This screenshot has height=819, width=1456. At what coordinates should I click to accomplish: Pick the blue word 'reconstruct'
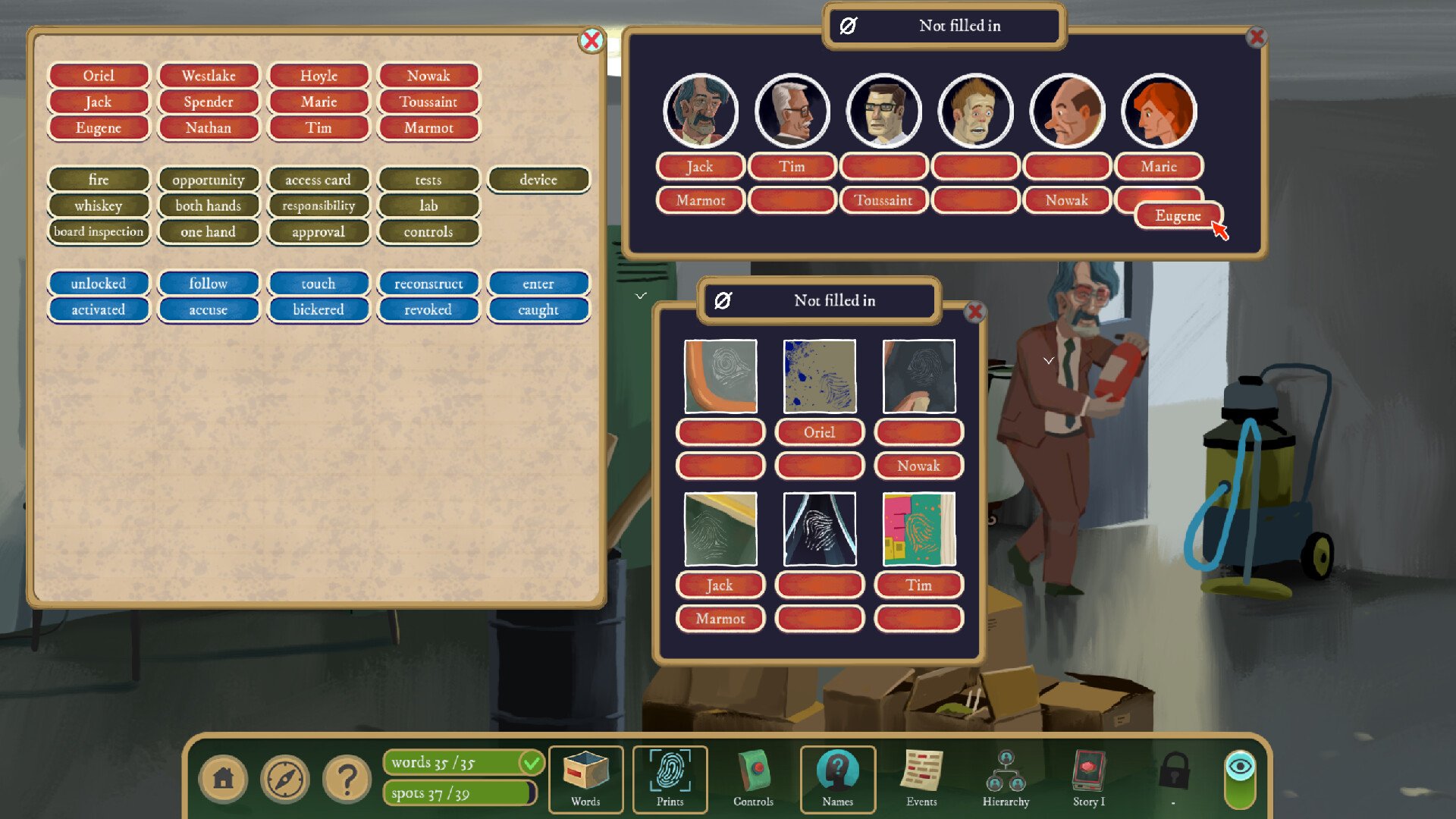428,284
